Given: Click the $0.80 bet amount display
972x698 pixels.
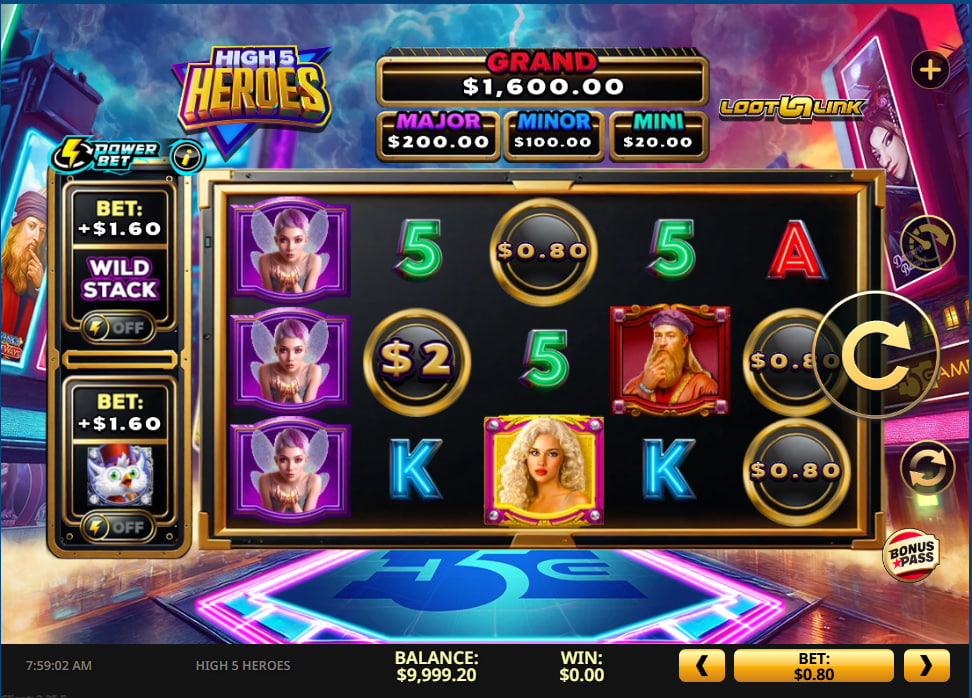Looking at the screenshot, I should pos(813,665).
